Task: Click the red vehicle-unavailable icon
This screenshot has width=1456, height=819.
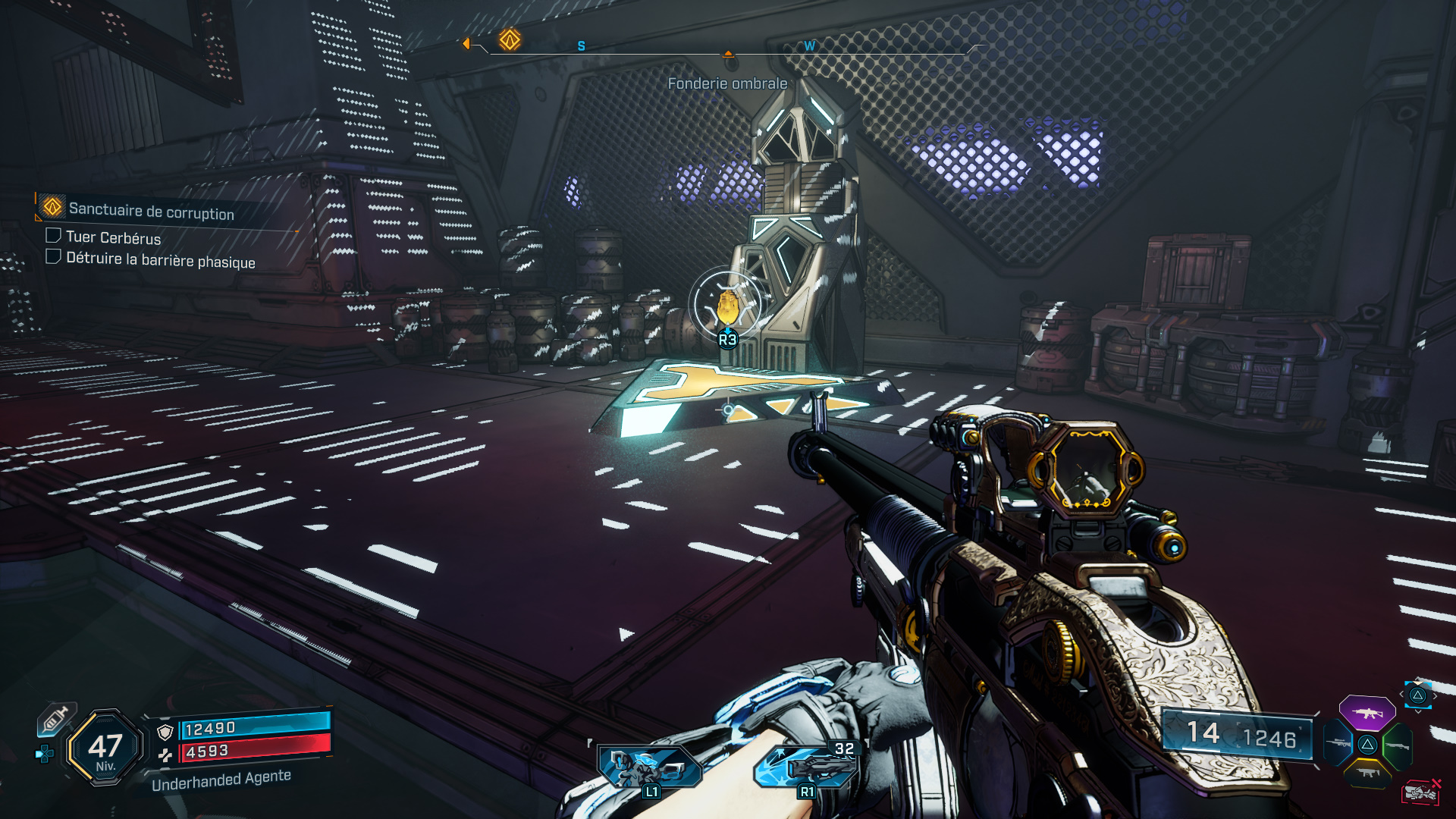Action: pos(1420,792)
